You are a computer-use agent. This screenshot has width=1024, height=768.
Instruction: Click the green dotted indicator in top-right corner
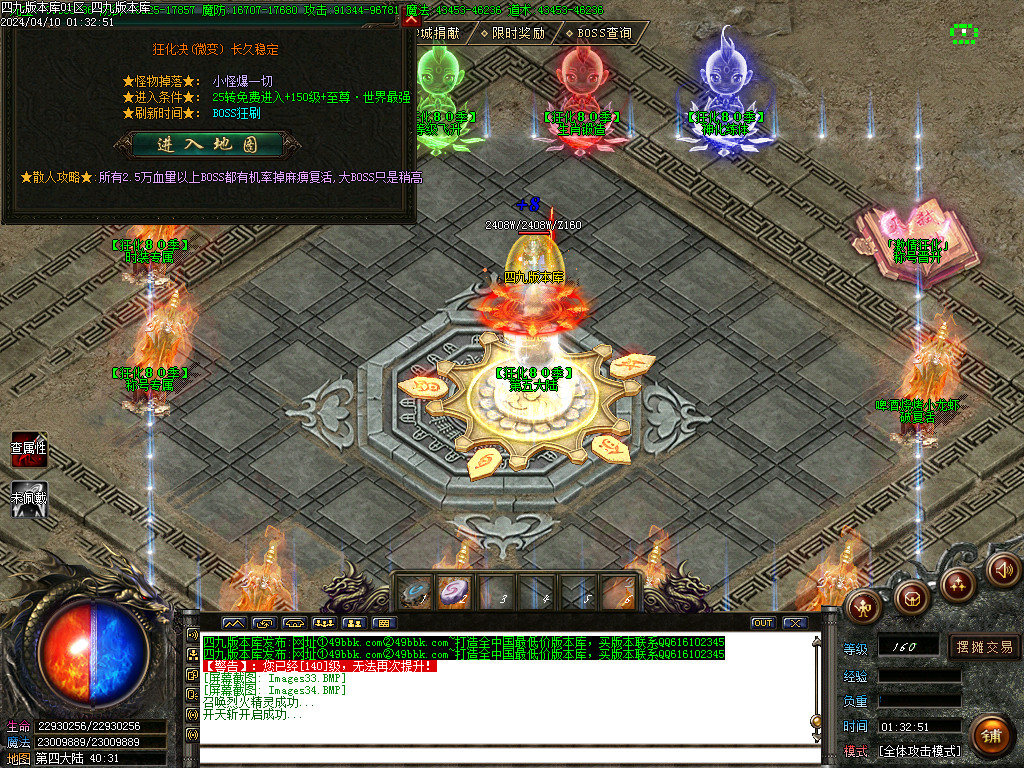pyautogui.click(x=964, y=33)
